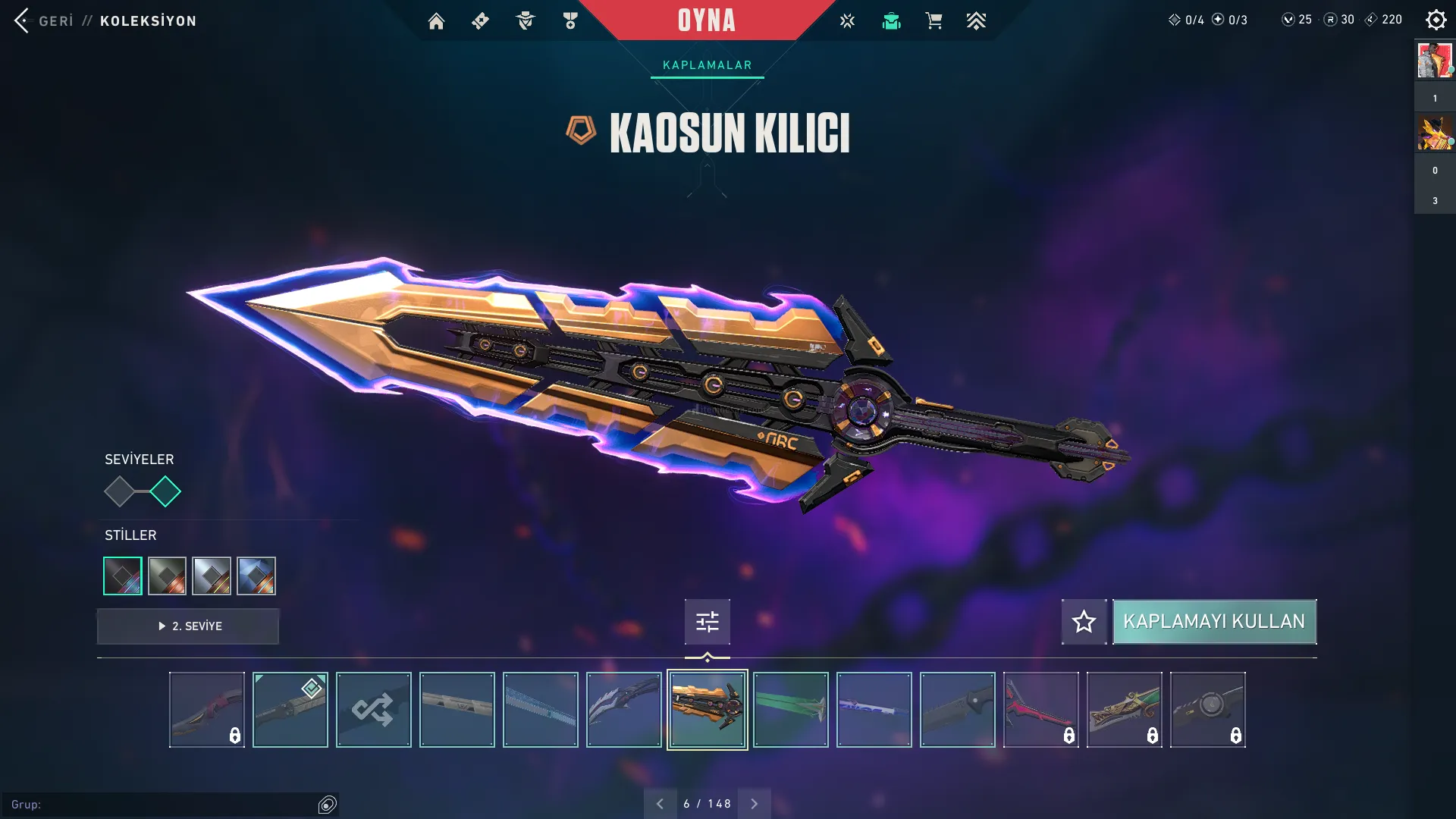This screenshot has width=1456, height=819.
Task: Select the KAPLAMALAR tab
Action: [x=707, y=65]
